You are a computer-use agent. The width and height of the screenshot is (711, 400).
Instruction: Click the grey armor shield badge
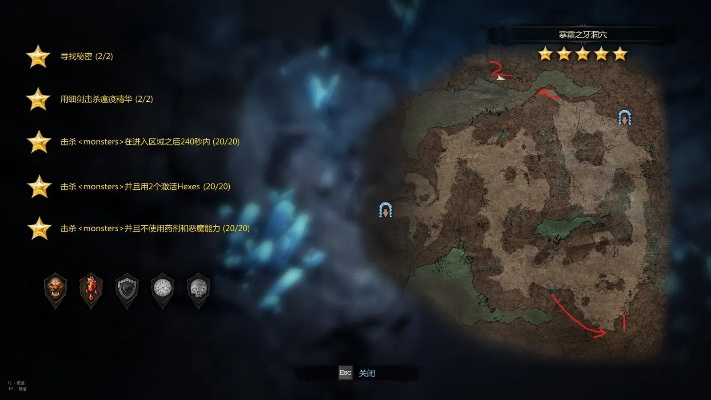coord(126,289)
